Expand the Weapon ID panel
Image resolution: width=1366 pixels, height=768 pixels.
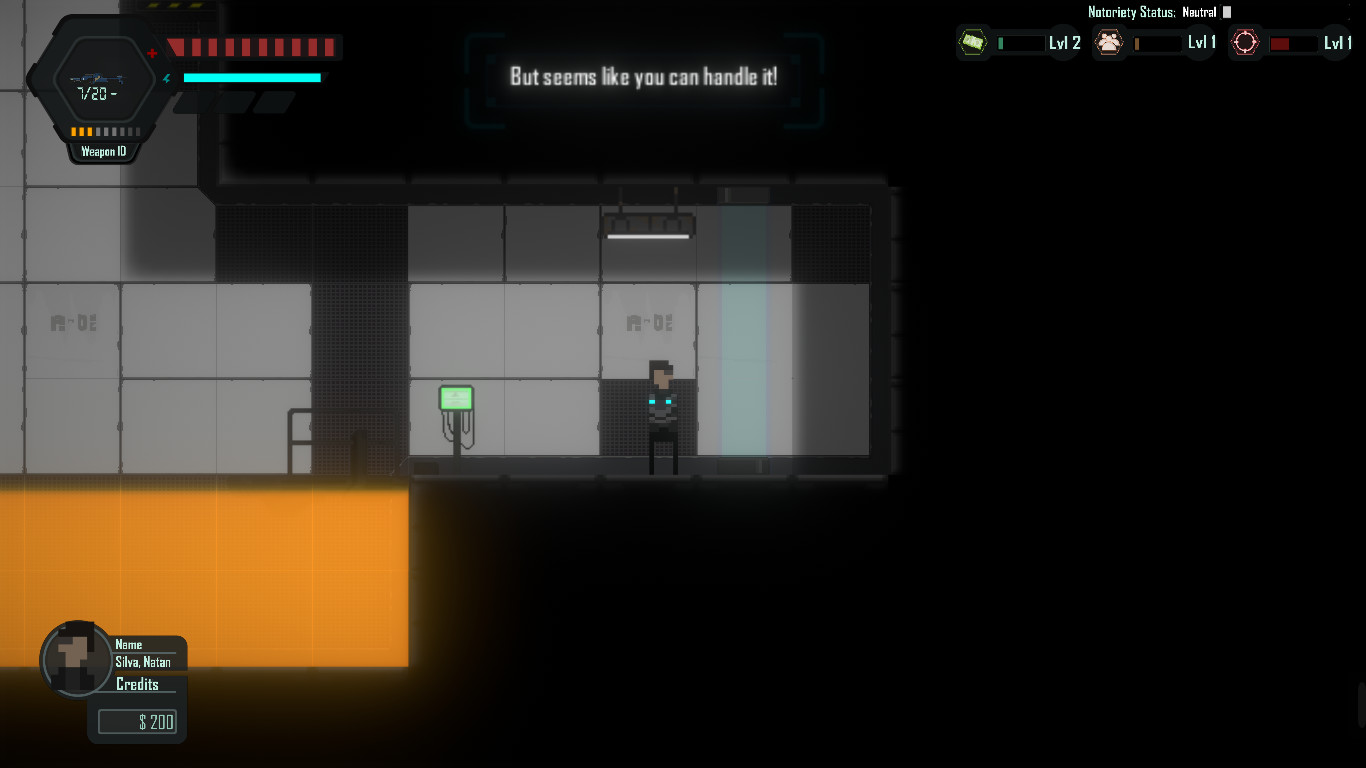pos(104,151)
